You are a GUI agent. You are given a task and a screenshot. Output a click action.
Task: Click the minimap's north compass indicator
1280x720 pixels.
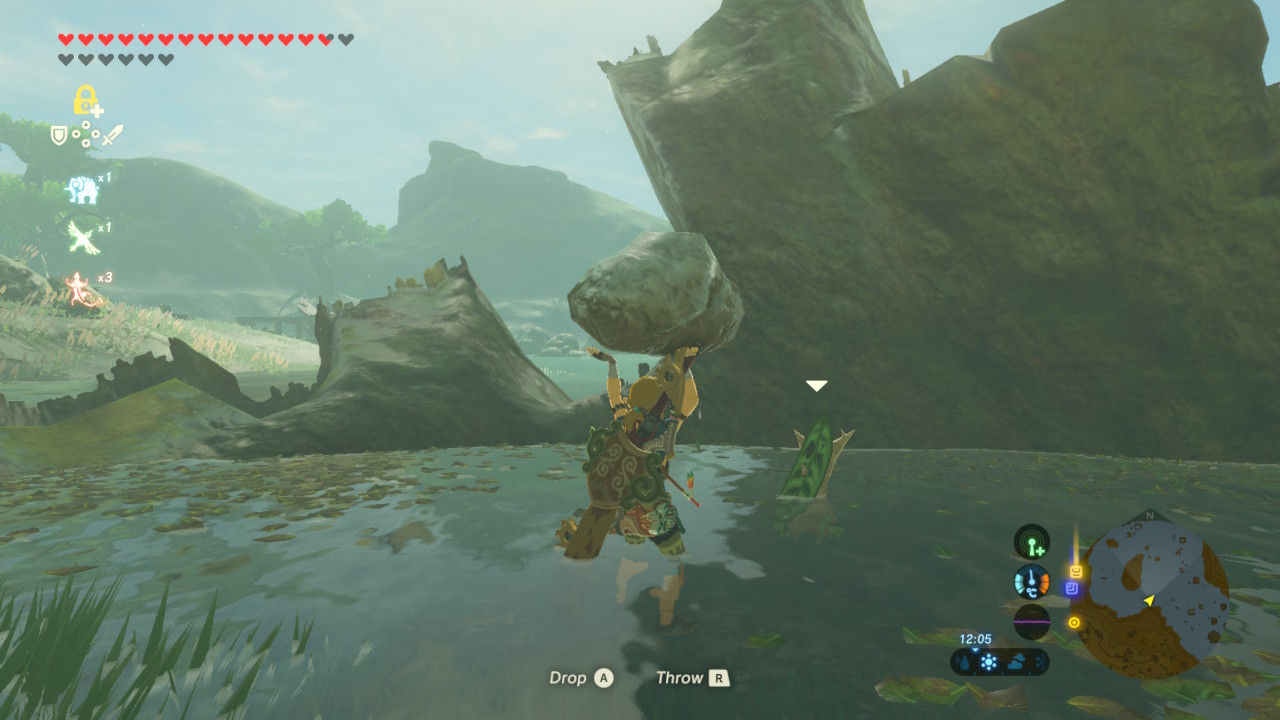click(1149, 516)
